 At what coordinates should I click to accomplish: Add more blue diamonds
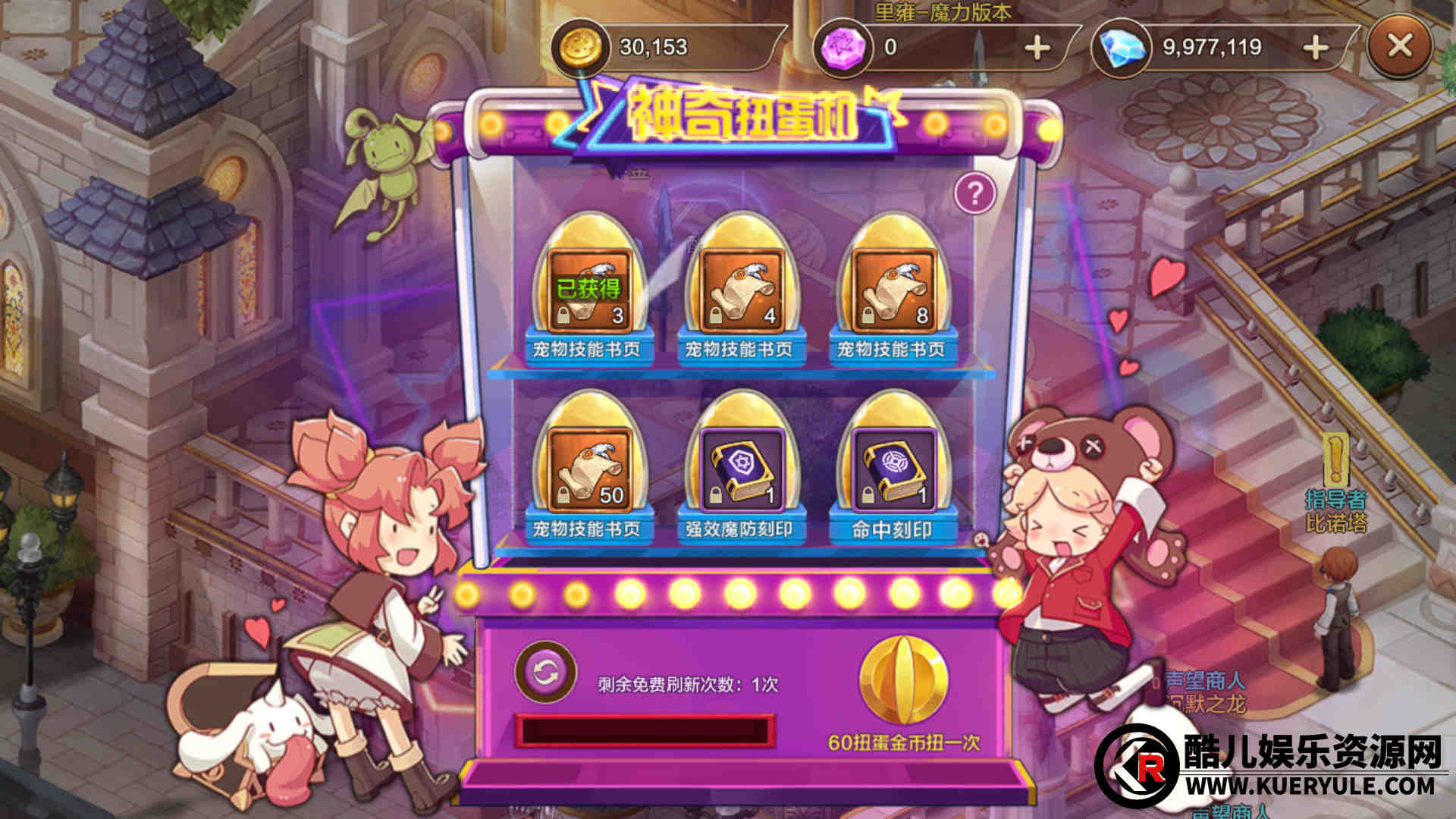pyautogui.click(x=1316, y=48)
